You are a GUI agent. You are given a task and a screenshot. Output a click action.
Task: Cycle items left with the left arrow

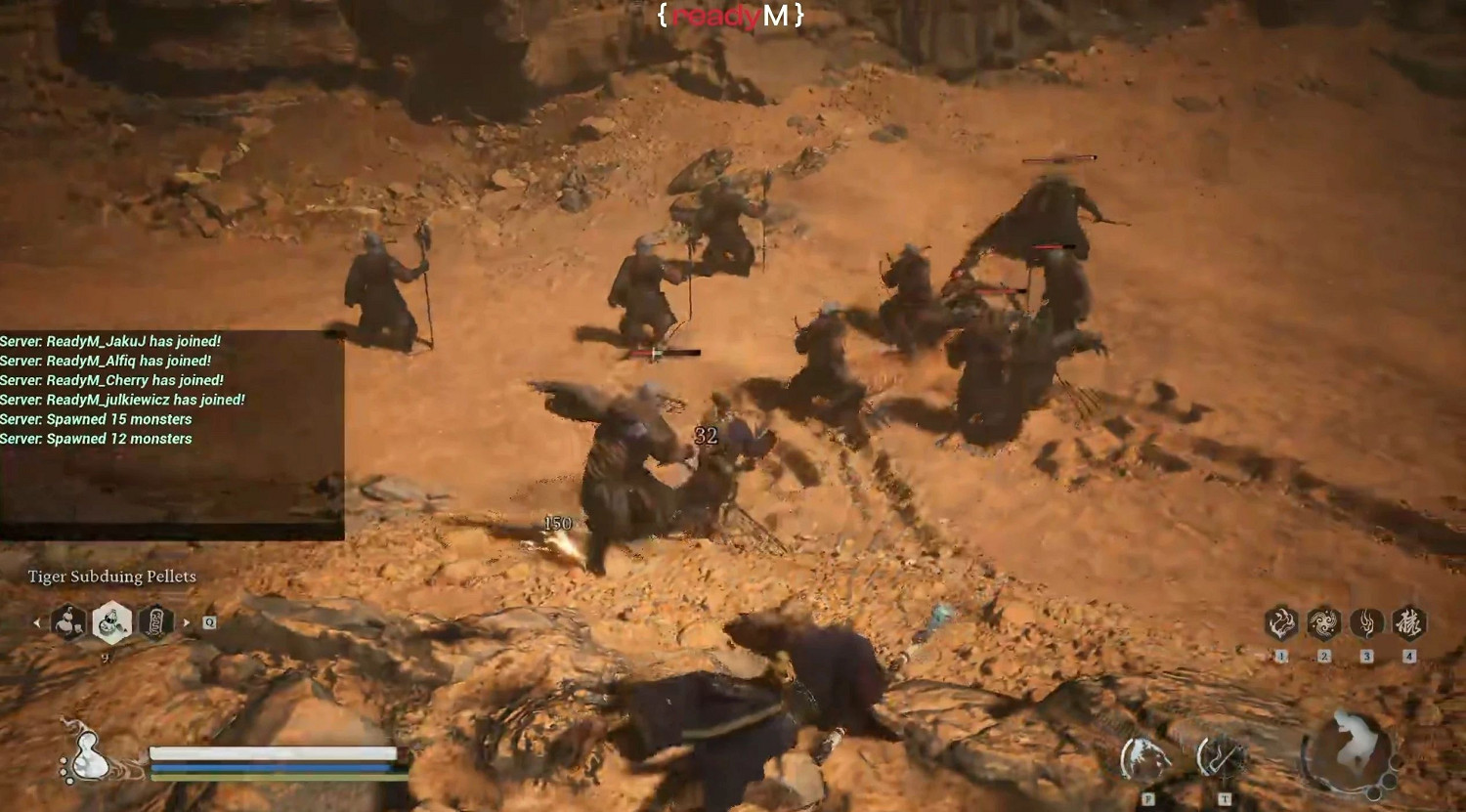pyautogui.click(x=37, y=622)
